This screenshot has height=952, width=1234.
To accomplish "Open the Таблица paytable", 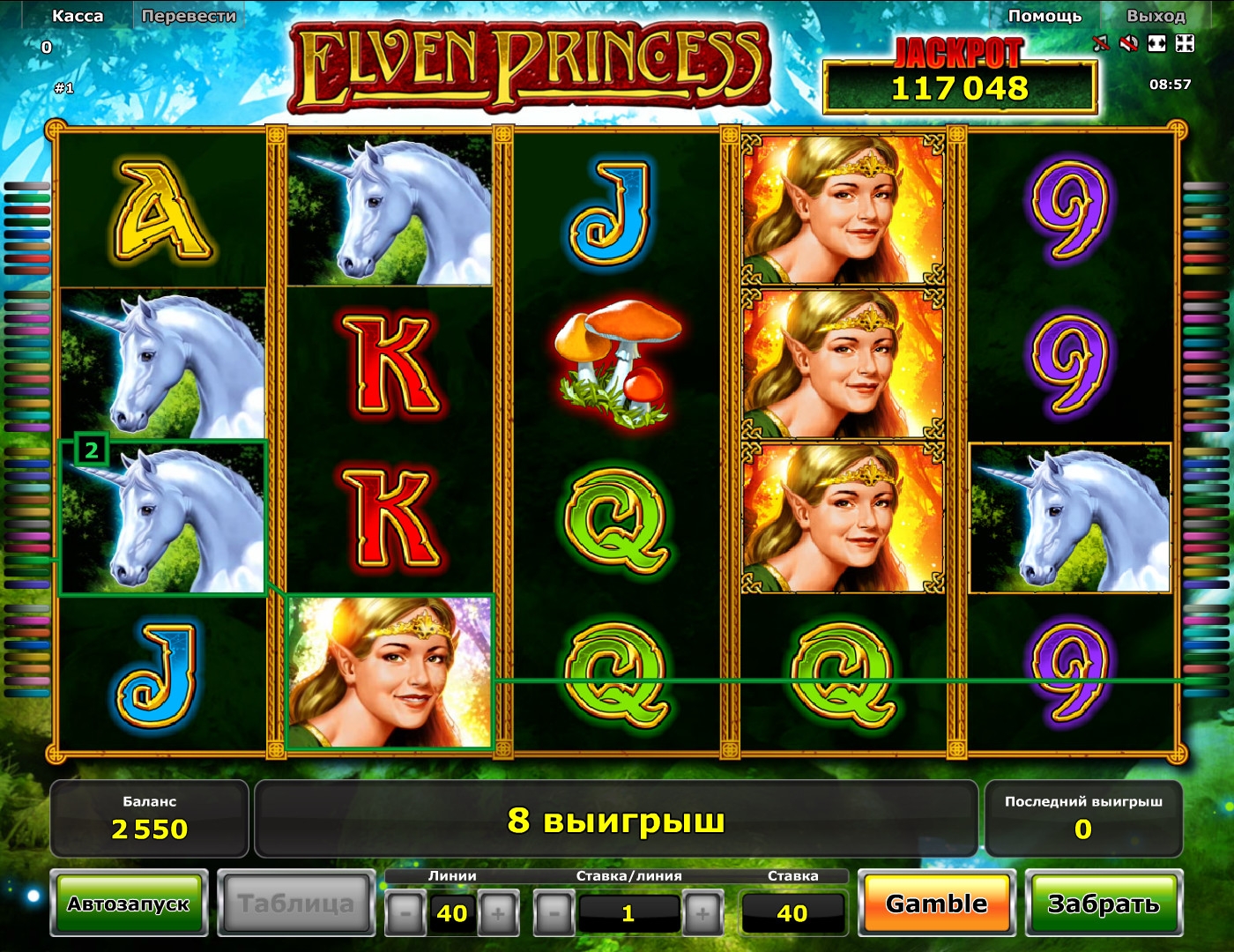I will tap(295, 904).
